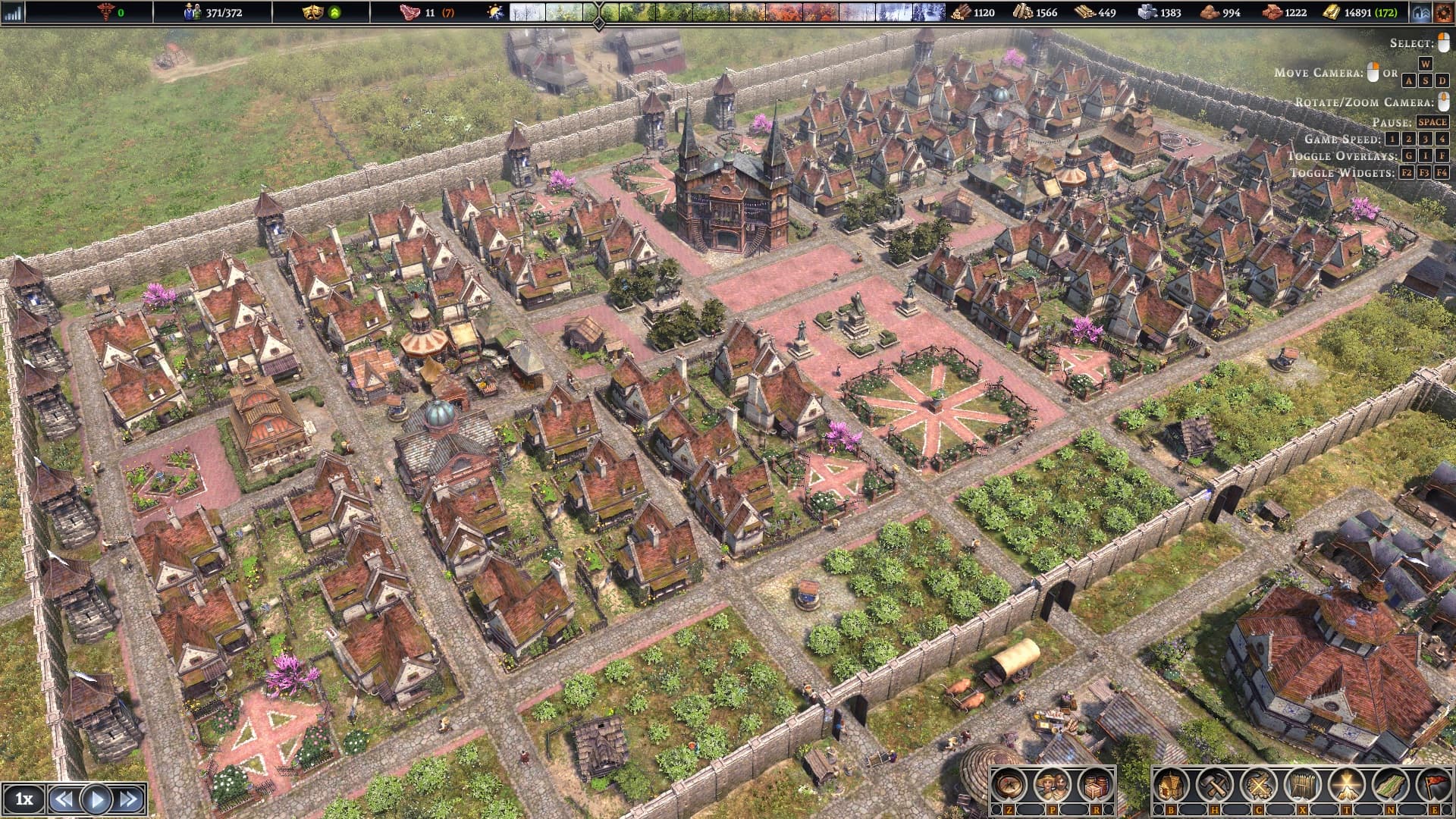Click the house upgrade icon in top bar
1456x819 pixels.
(1420, 12)
